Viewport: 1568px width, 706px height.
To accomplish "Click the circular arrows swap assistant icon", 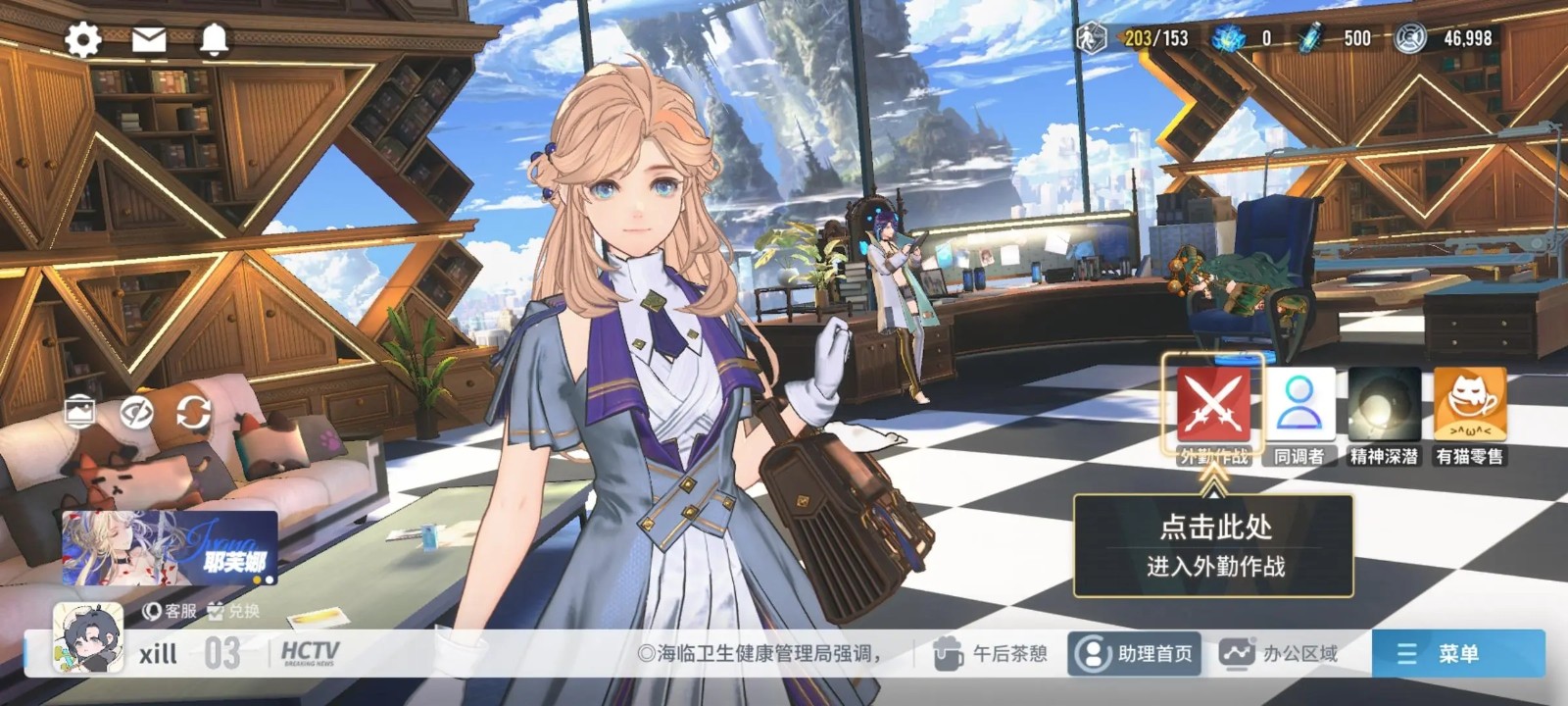I will tap(193, 413).
